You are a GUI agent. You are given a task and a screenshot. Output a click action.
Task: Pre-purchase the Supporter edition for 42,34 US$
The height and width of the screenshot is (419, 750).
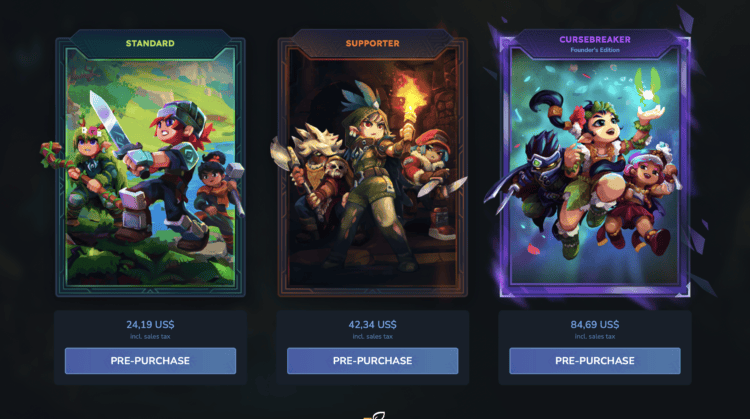(x=372, y=361)
